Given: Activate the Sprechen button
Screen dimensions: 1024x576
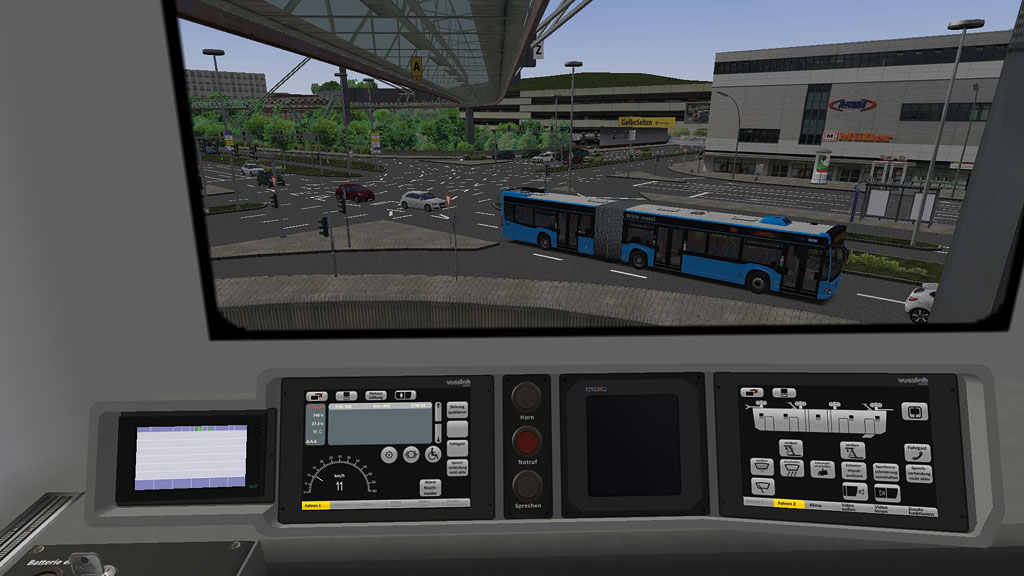Looking at the screenshot, I should (x=526, y=484).
